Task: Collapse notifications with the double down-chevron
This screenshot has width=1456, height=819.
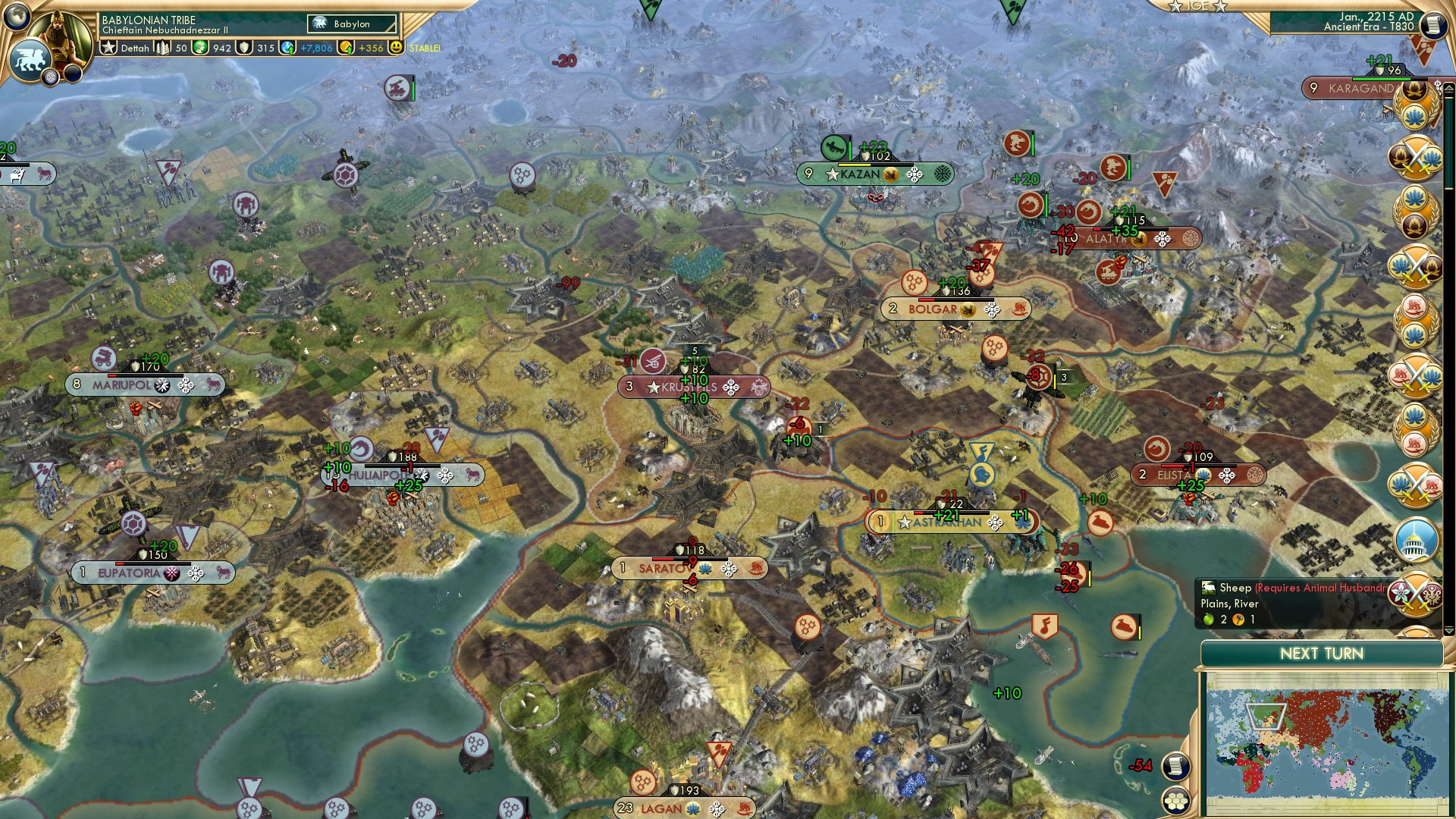Action: [x=1436, y=83]
